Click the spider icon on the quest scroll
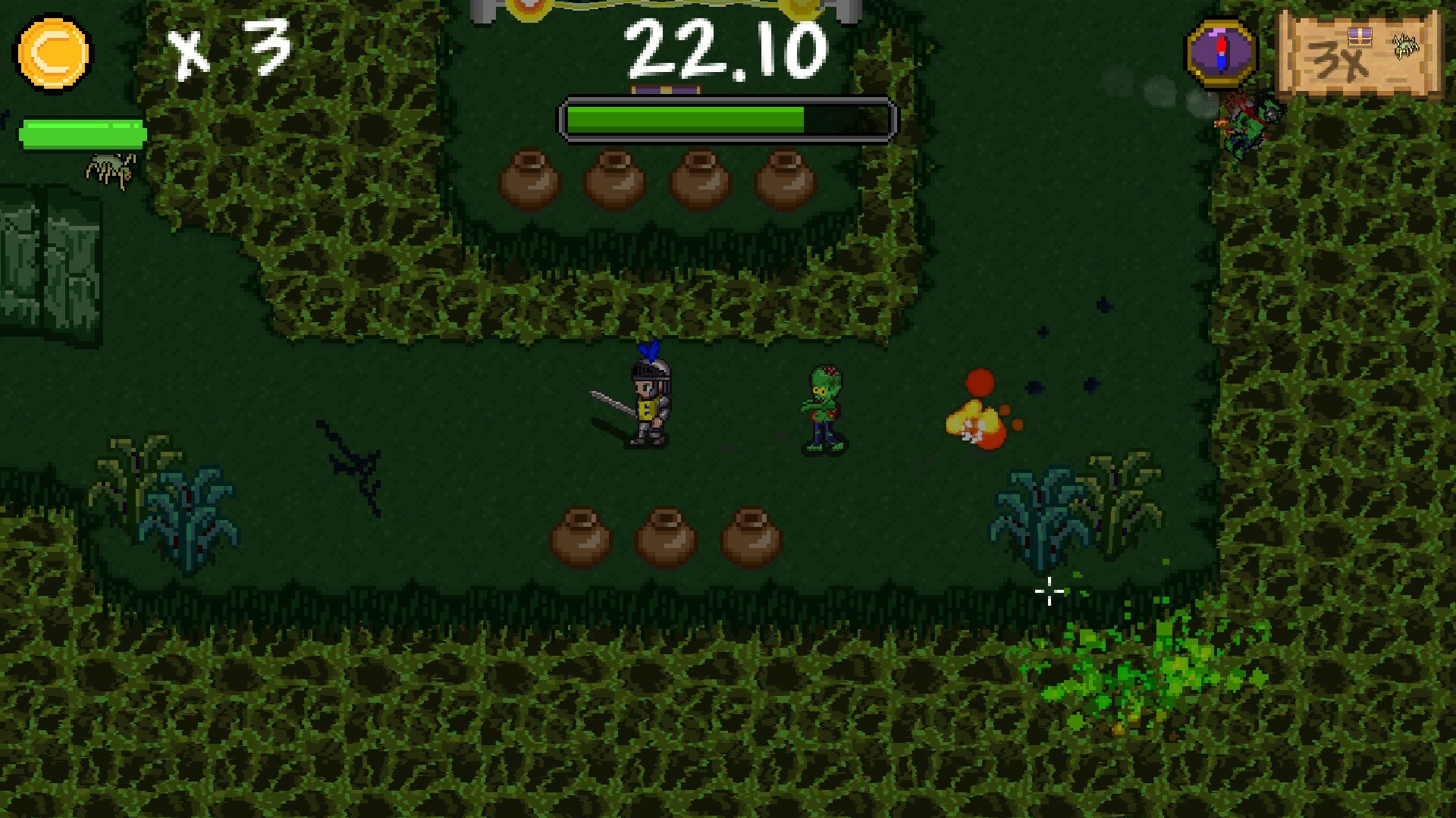The image size is (1456, 818). tap(1404, 45)
